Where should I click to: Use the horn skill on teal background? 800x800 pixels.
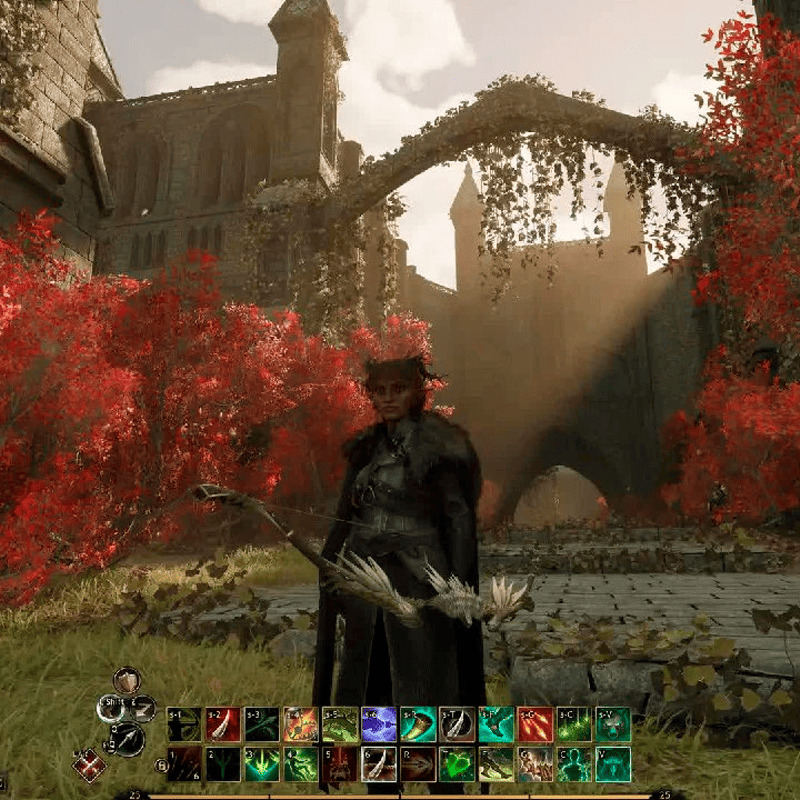point(417,724)
